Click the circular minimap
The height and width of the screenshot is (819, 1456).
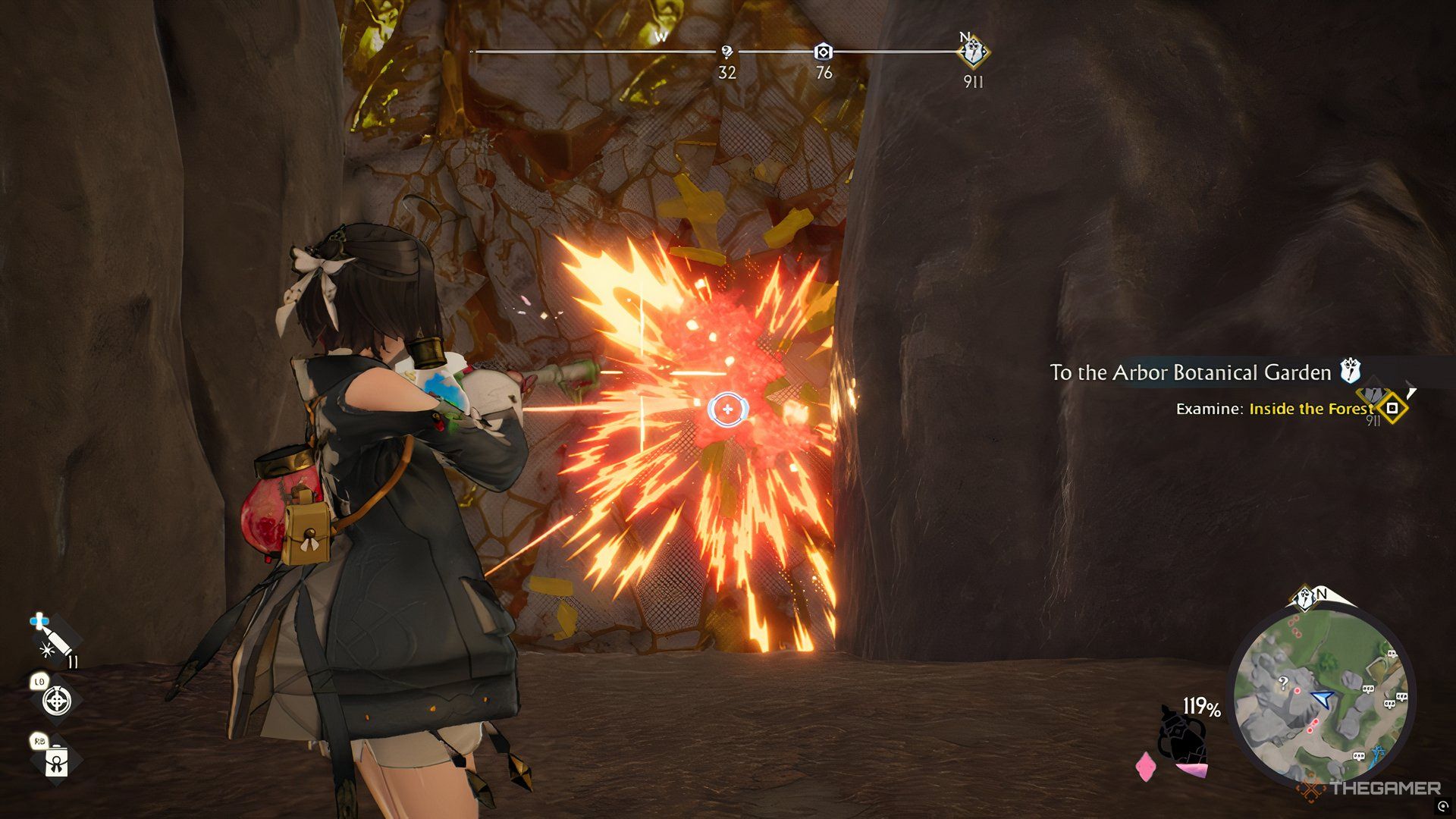tap(1321, 694)
